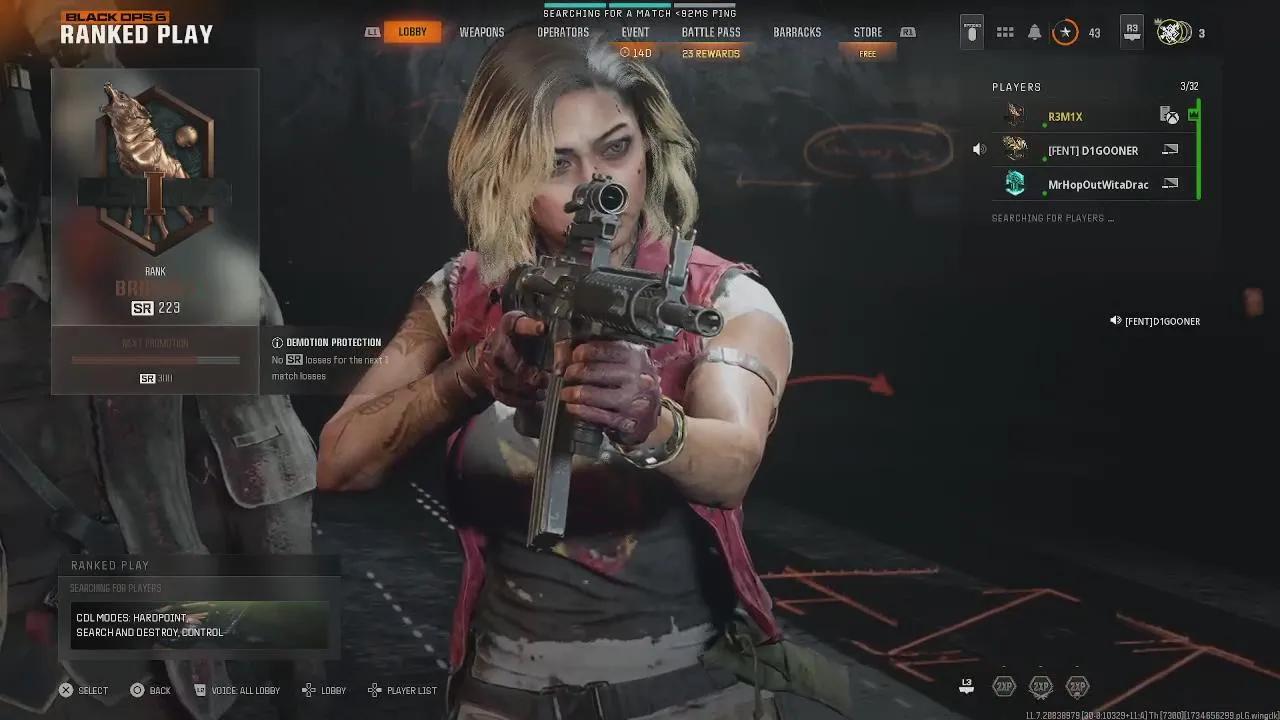The image size is (1280, 720).
Task: Click the prestige star level icon
Action: coord(1066,32)
